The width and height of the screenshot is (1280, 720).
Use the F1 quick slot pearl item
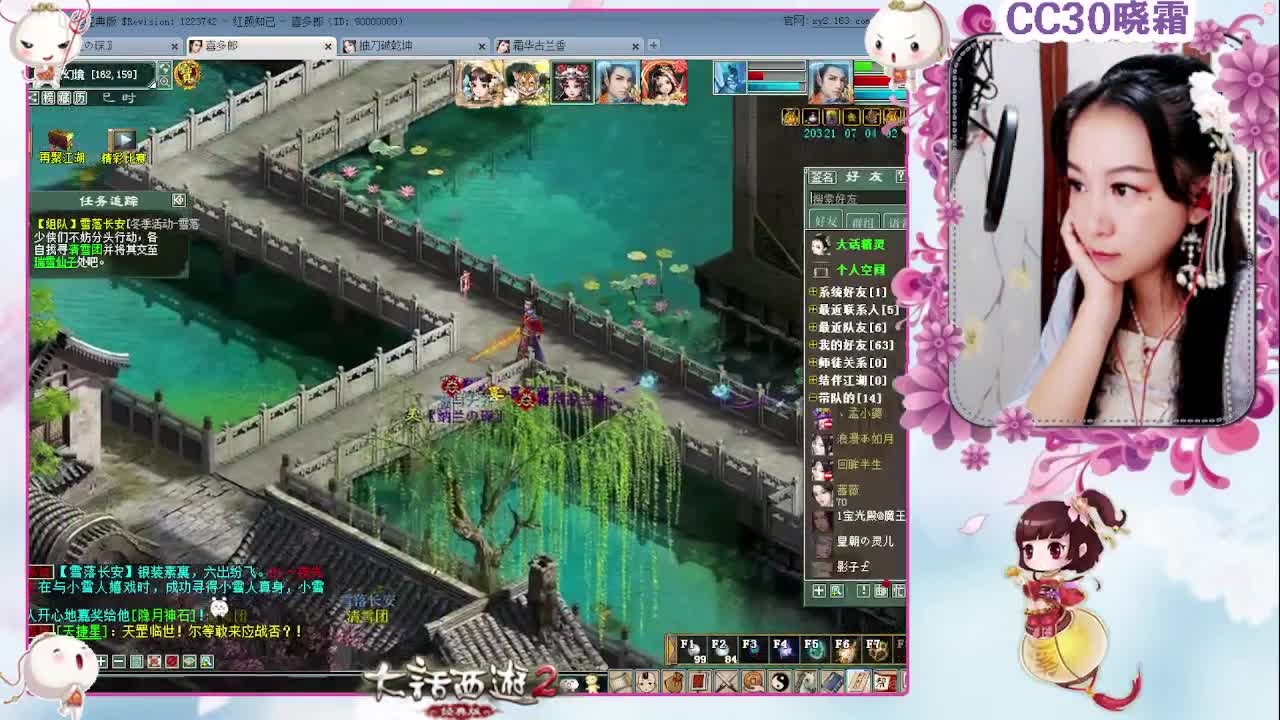point(694,651)
